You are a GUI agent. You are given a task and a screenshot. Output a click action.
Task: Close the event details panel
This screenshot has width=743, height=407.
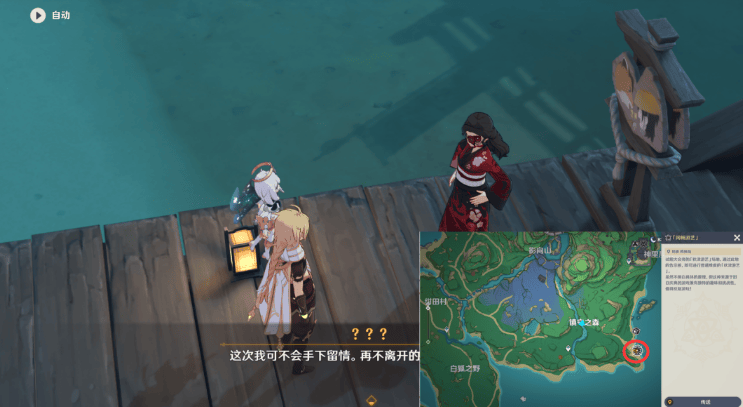click(x=736, y=238)
